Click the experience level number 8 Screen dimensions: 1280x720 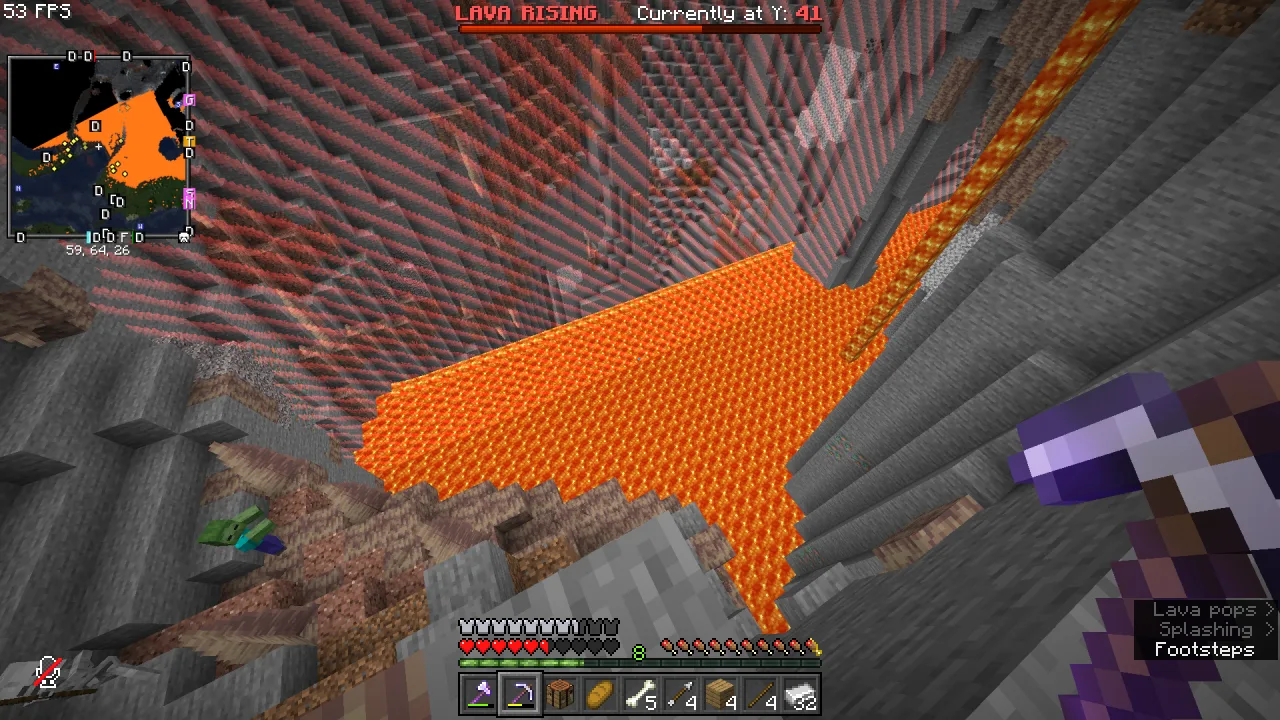[x=638, y=652]
